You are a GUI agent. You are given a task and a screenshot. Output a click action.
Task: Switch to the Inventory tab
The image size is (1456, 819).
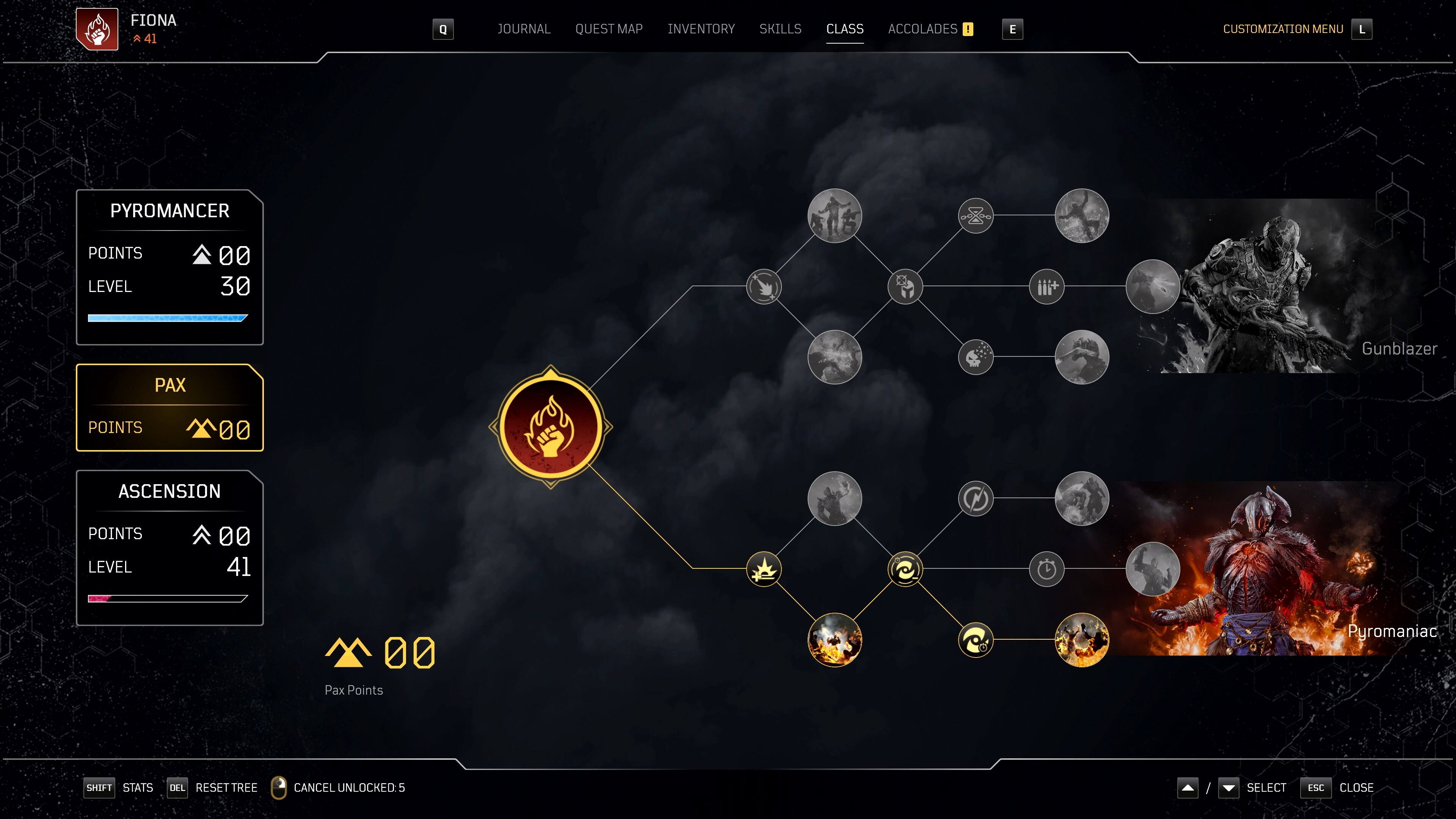click(x=701, y=29)
